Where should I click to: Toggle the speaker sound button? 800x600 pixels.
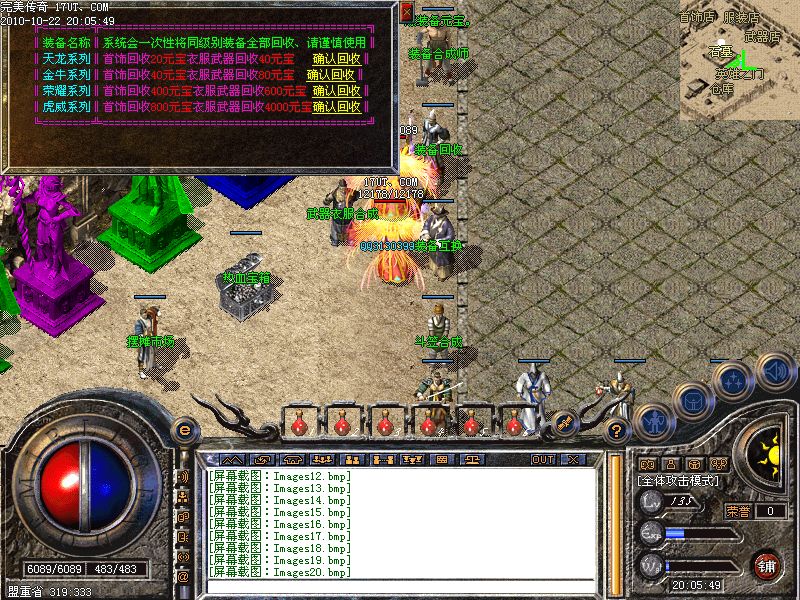pyautogui.click(x=773, y=371)
